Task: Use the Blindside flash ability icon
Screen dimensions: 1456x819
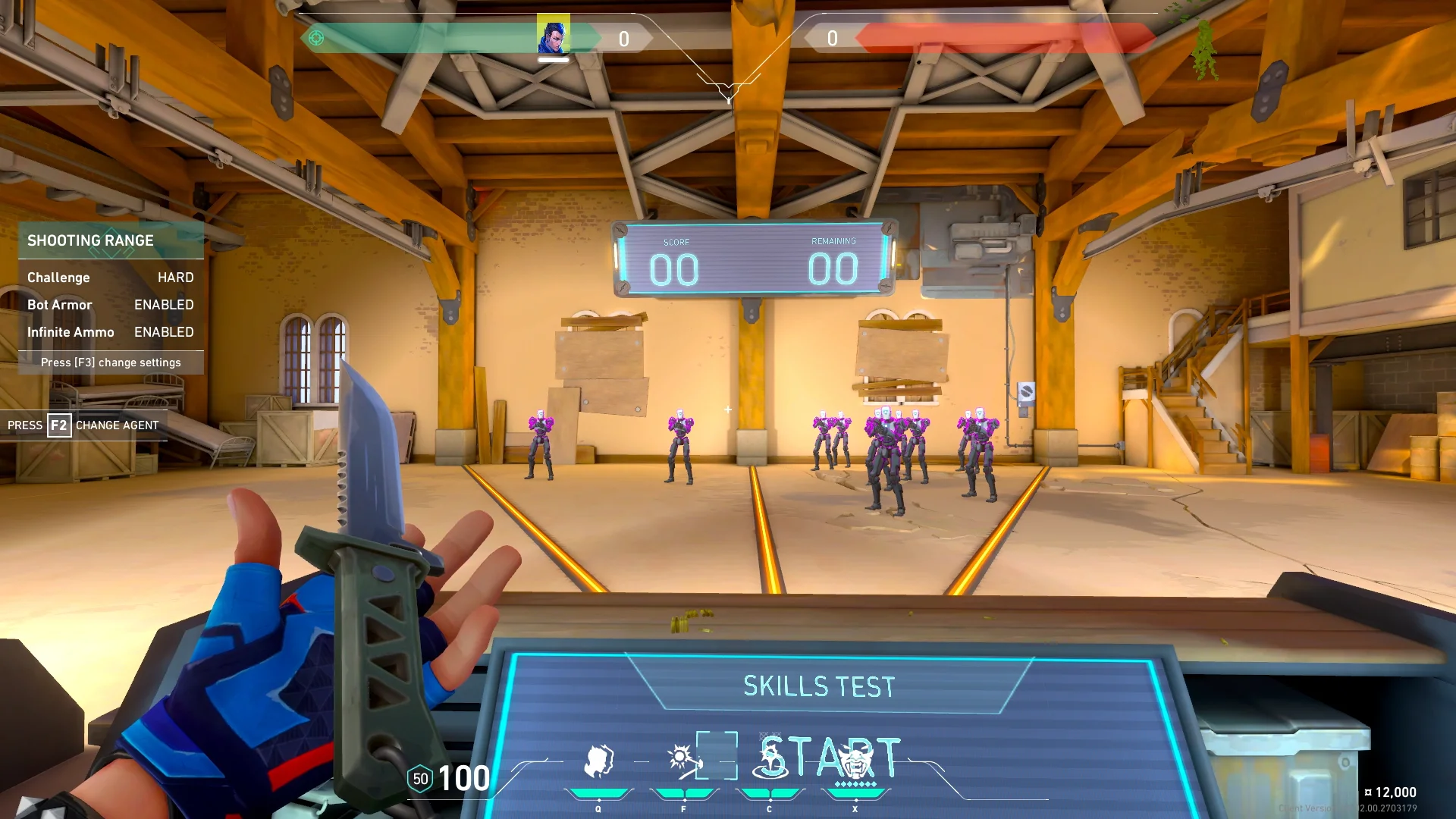Action: (683, 761)
